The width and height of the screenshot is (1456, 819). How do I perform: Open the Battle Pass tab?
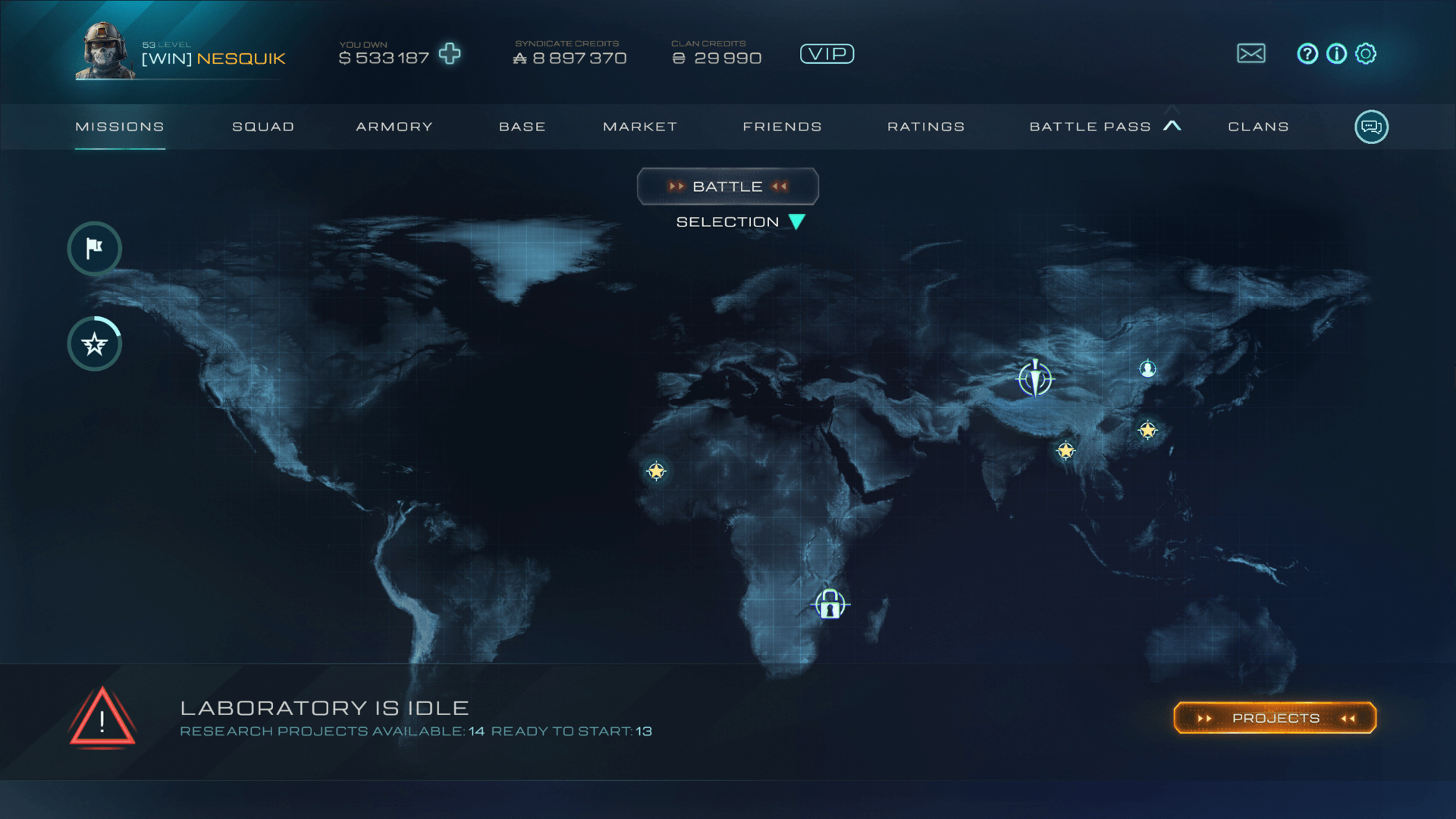tap(1090, 127)
